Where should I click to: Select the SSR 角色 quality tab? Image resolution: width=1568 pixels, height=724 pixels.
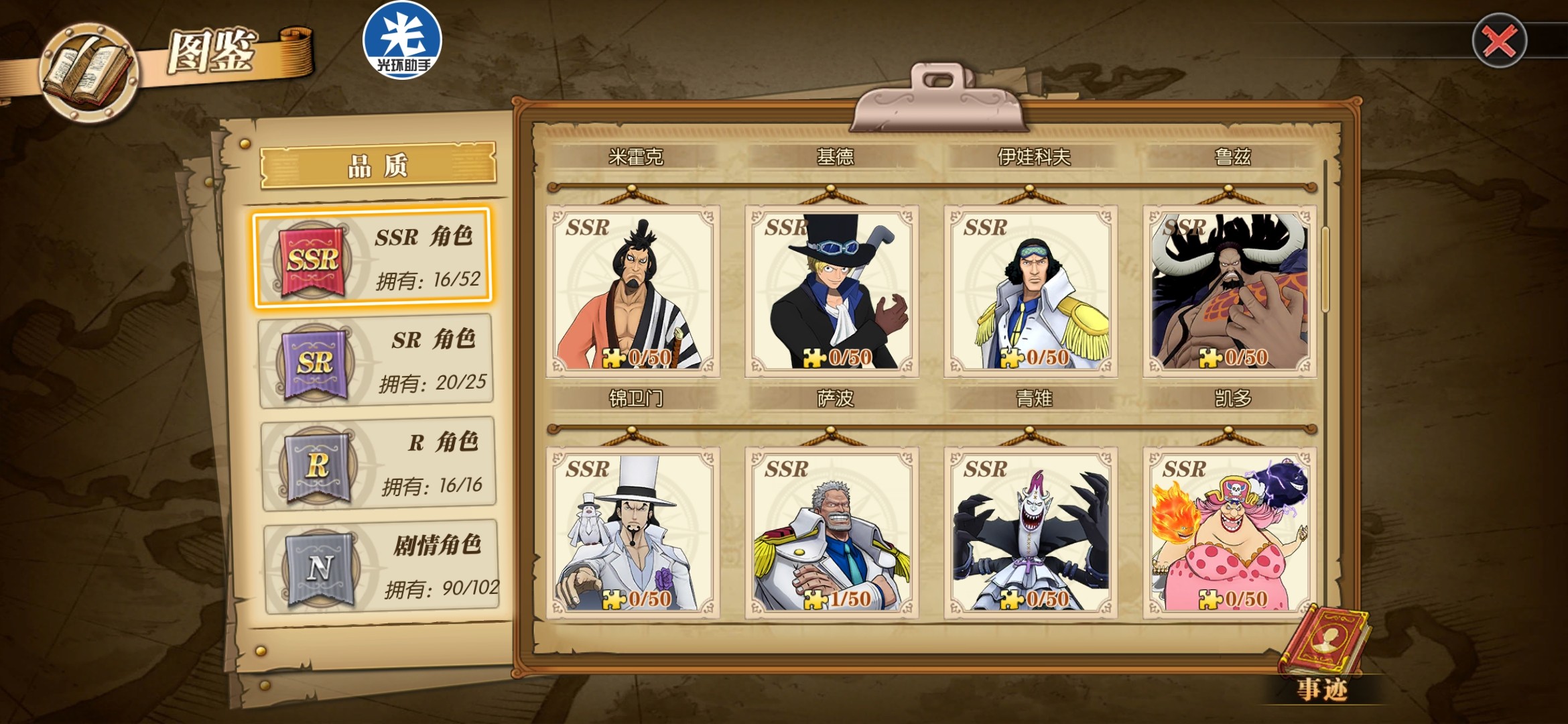[x=373, y=258]
